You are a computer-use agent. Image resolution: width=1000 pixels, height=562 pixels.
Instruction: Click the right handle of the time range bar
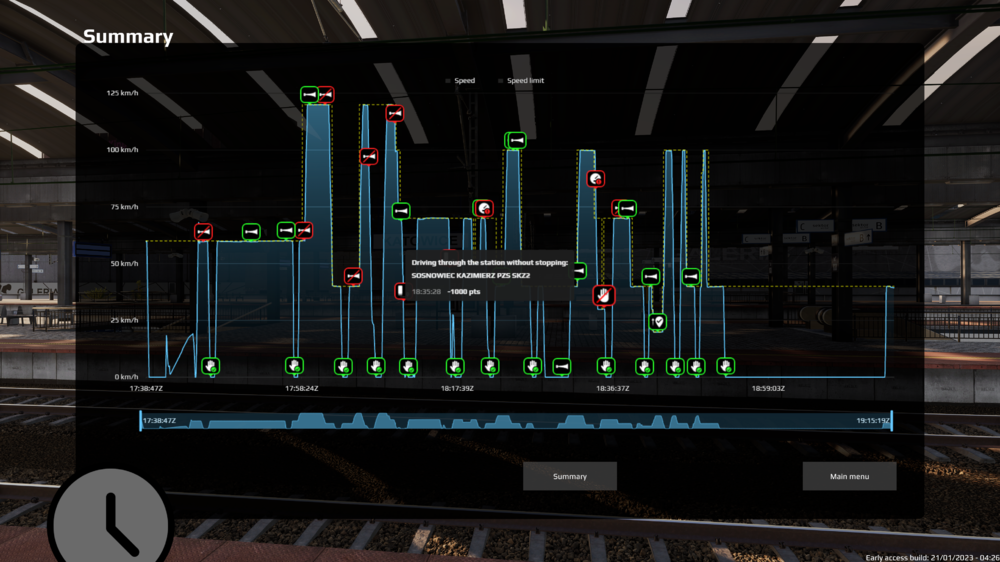(x=891, y=421)
